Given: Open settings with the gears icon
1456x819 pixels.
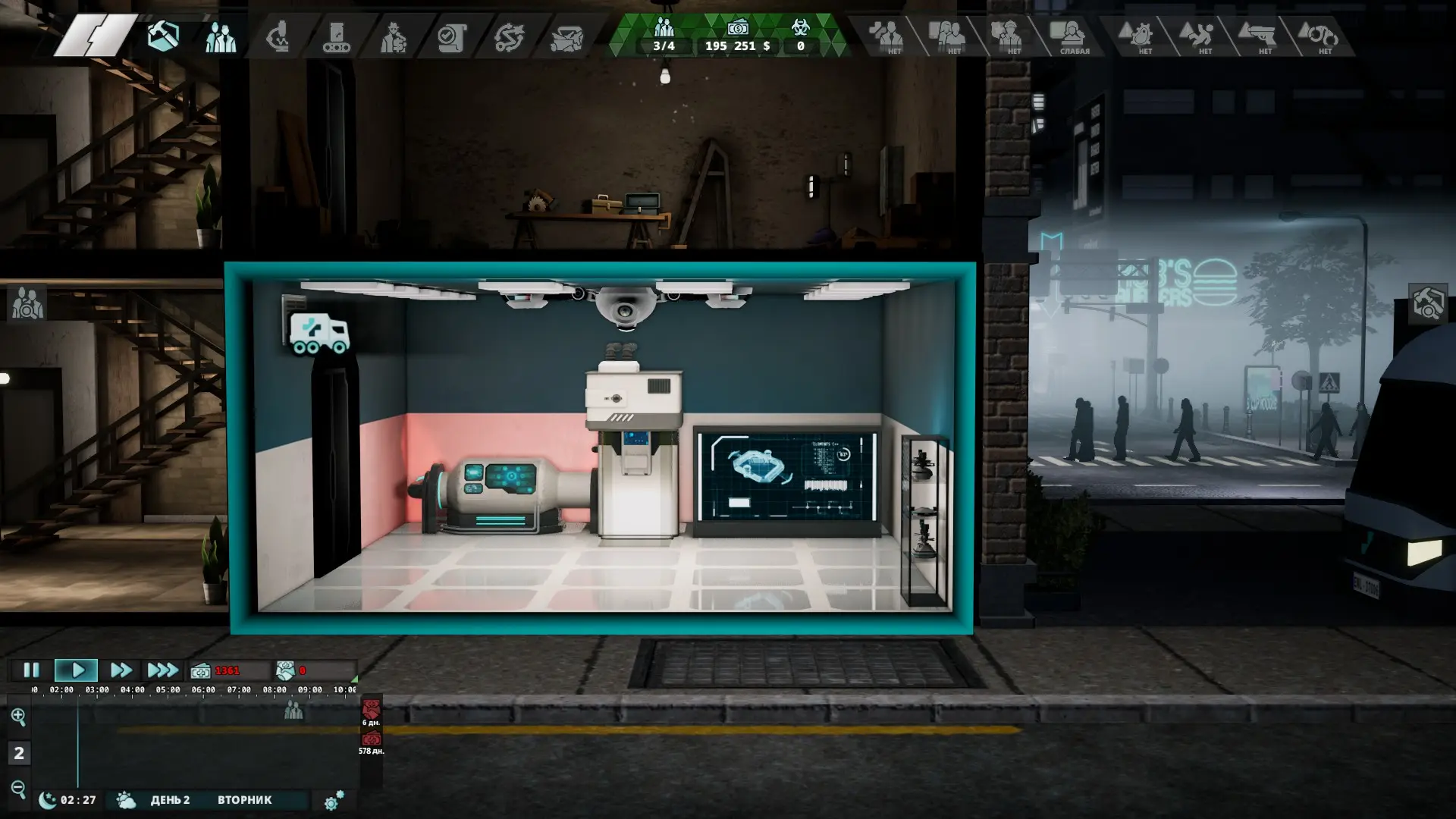Looking at the screenshot, I should click(334, 800).
